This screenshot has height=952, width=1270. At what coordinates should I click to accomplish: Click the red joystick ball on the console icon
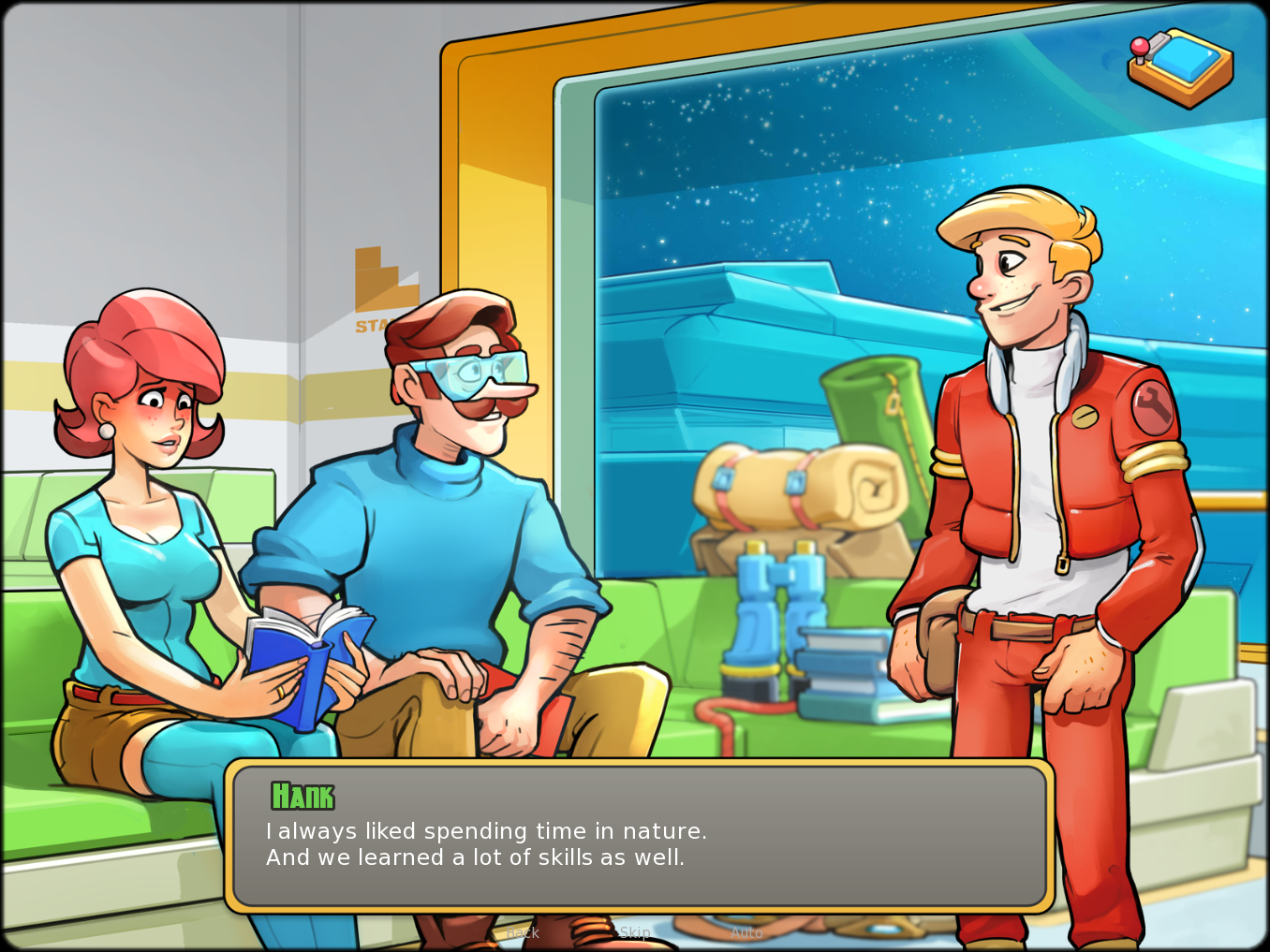(x=1138, y=45)
